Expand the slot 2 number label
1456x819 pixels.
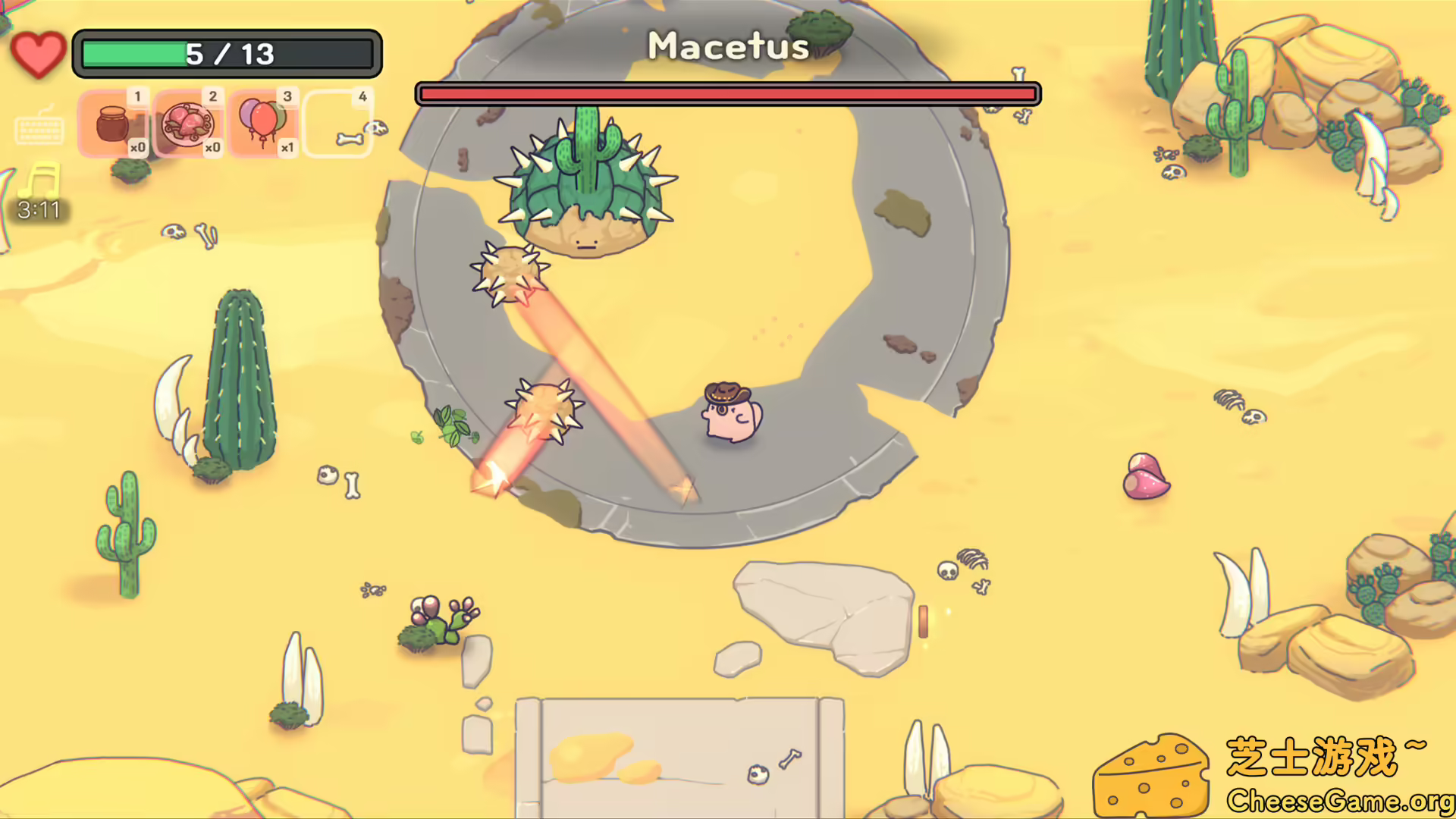pyautogui.click(x=212, y=97)
